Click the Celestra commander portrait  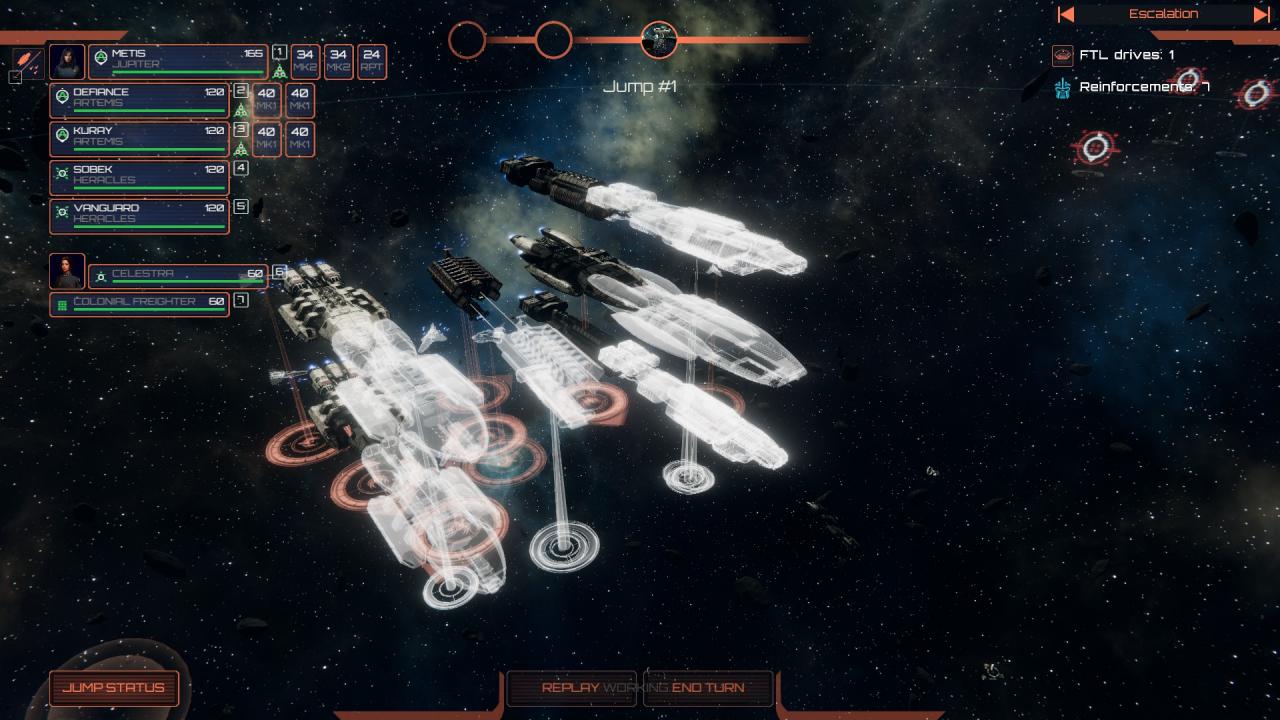coord(67,271)
